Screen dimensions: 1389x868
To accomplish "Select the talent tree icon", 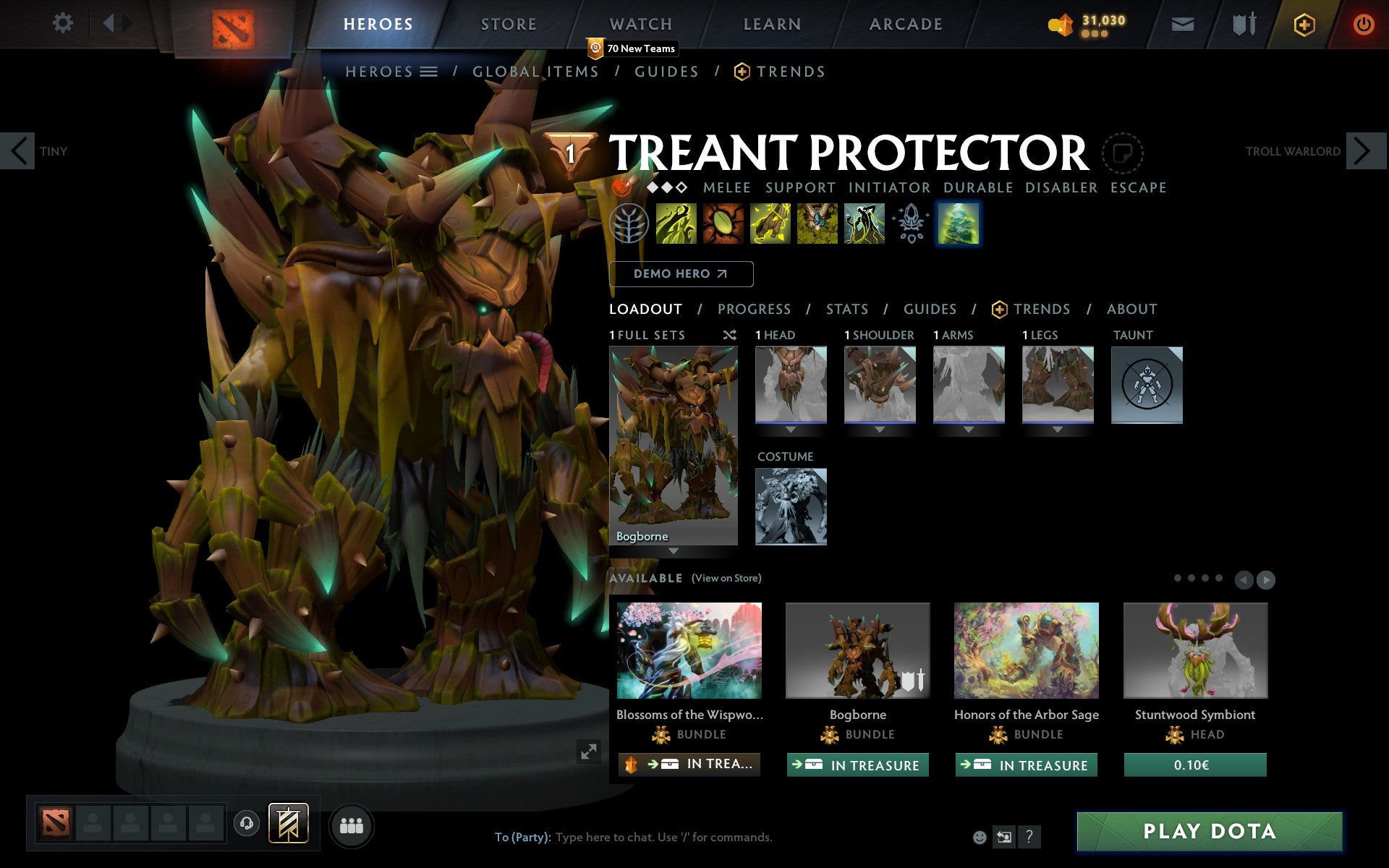I will (629, 224).
